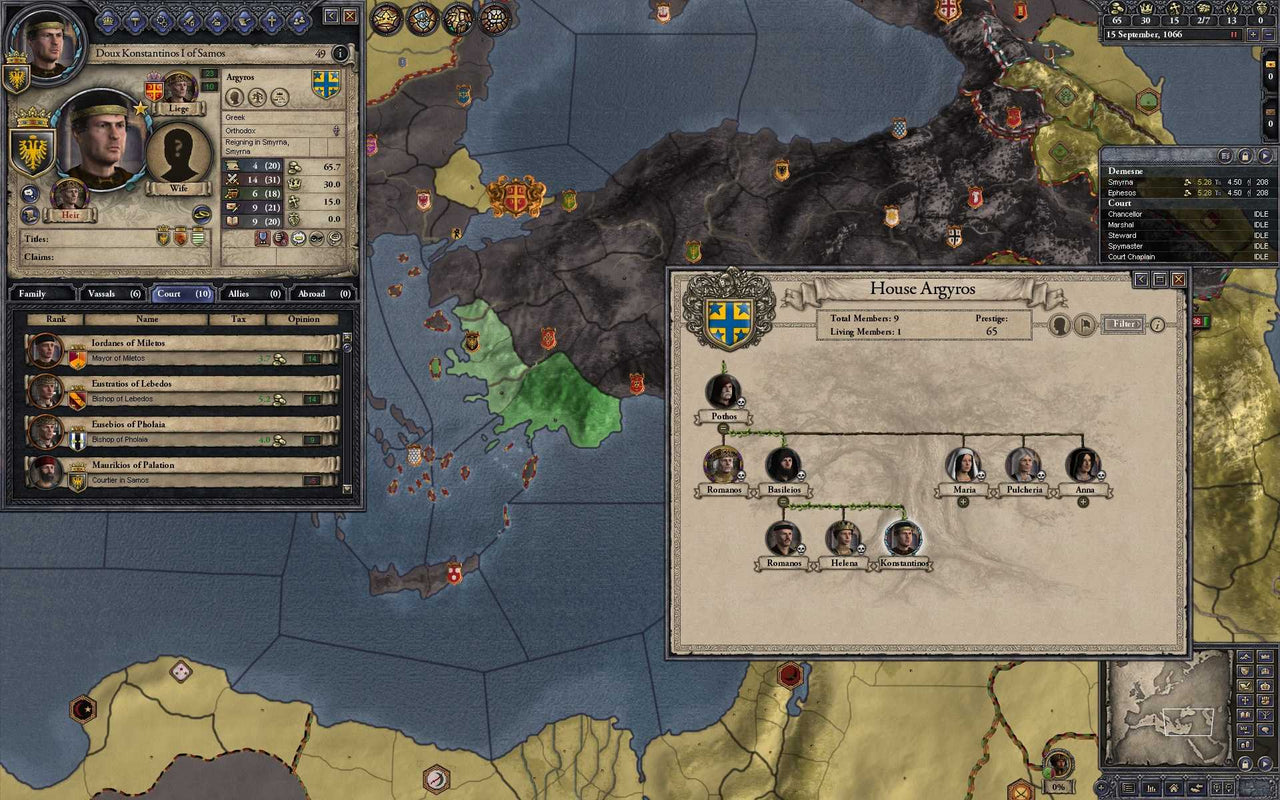This screenshot has width=1280, height=800.
Task: Choose Pulcheria in the family tree
Action: click(1024, 465)
